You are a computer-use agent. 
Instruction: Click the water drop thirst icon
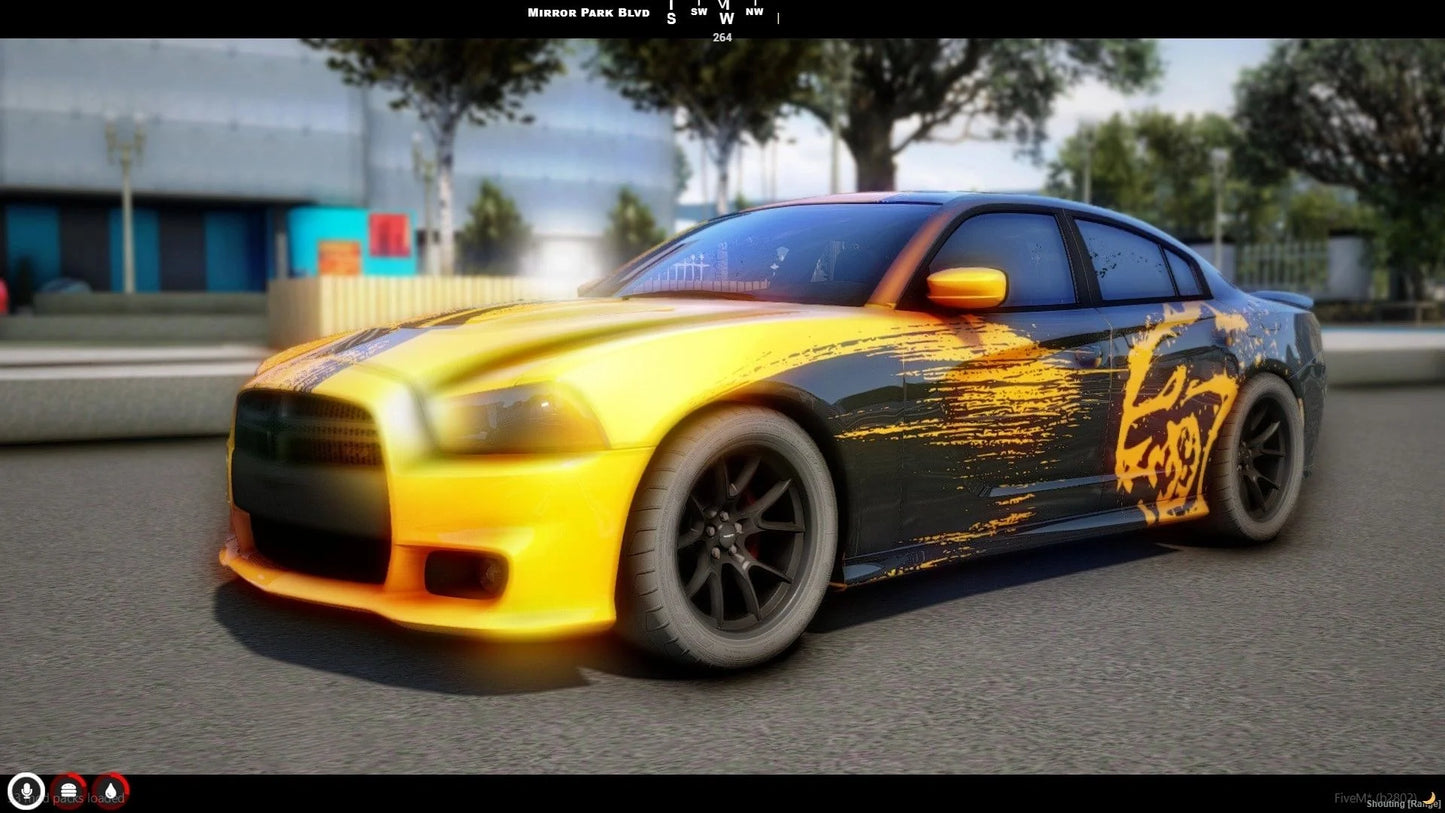point(110,791)
